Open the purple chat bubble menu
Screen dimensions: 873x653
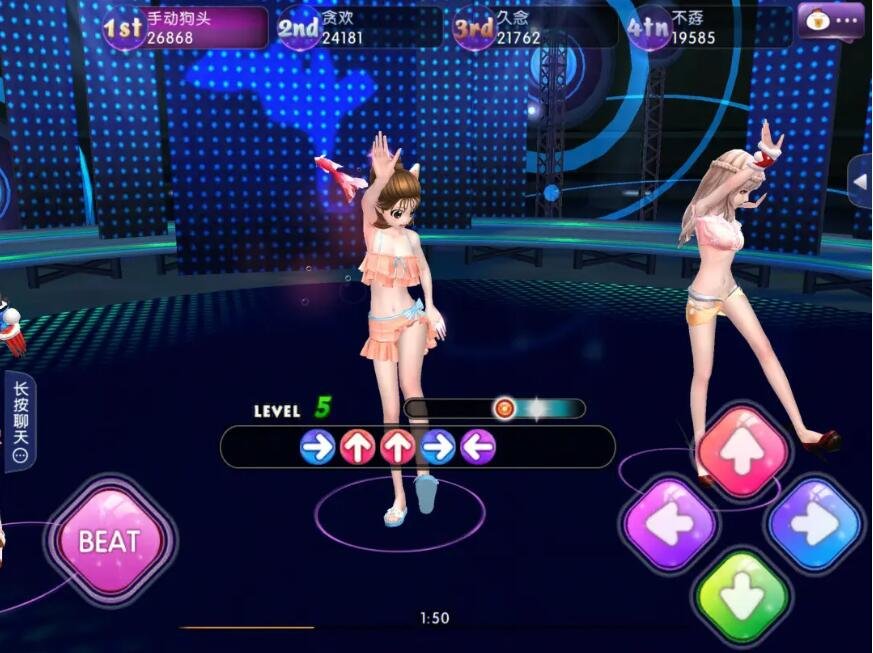pos(830,20)
